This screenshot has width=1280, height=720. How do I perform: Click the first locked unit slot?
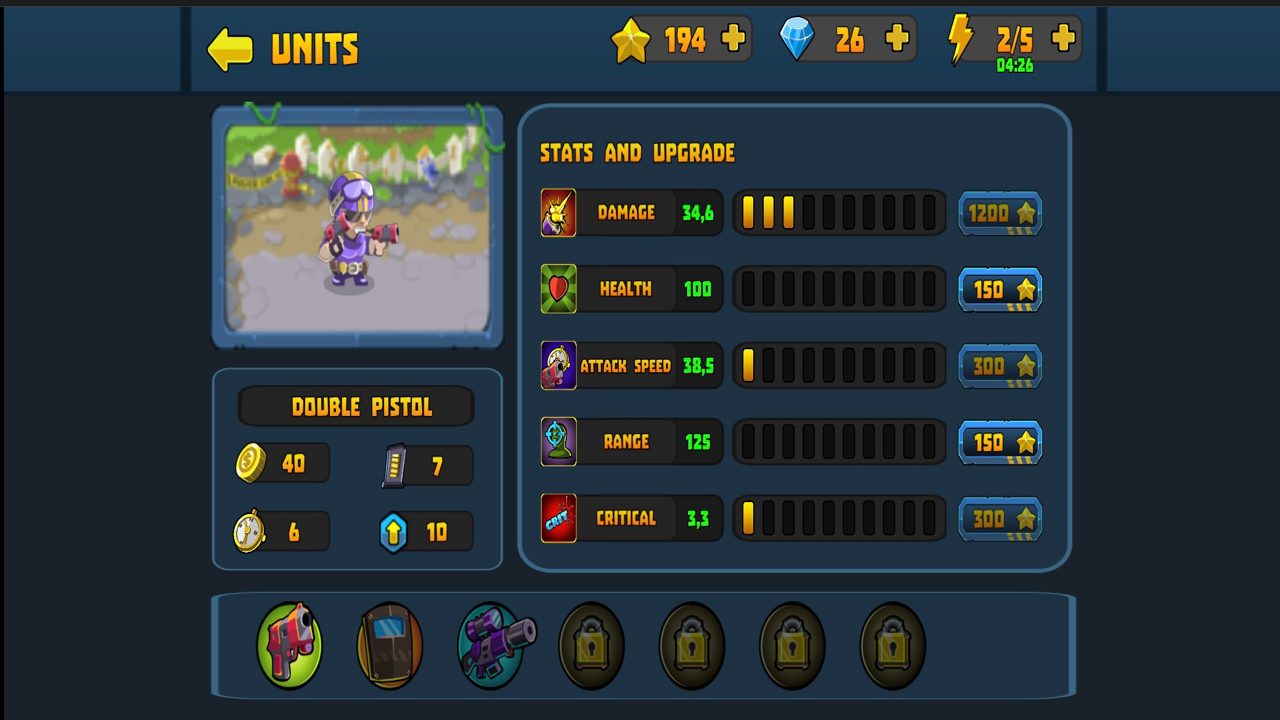590,644
